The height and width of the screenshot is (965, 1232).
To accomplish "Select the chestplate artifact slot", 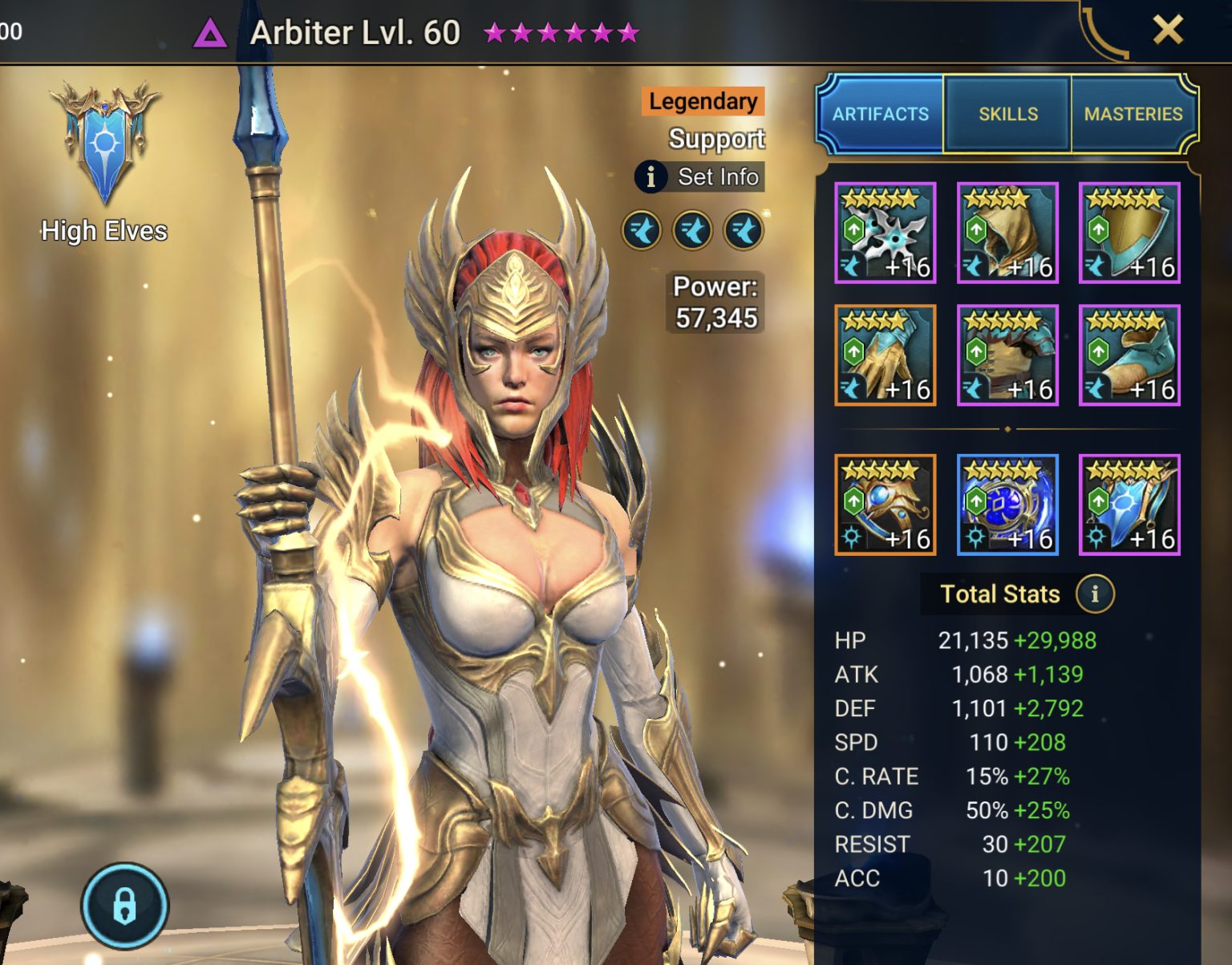I will click(1007, 354).
